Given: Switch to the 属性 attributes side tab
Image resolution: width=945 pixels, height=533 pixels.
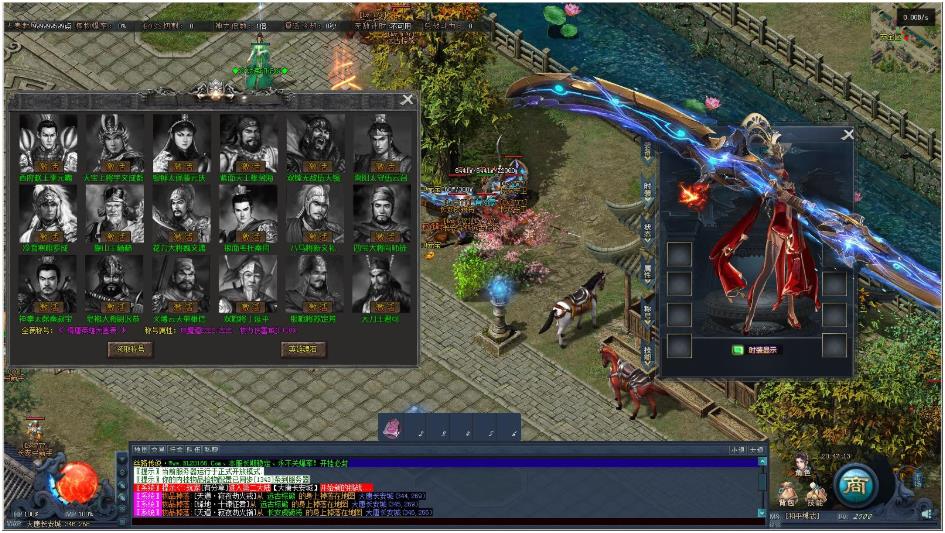Looking at the screenshot, I should 648,270.
